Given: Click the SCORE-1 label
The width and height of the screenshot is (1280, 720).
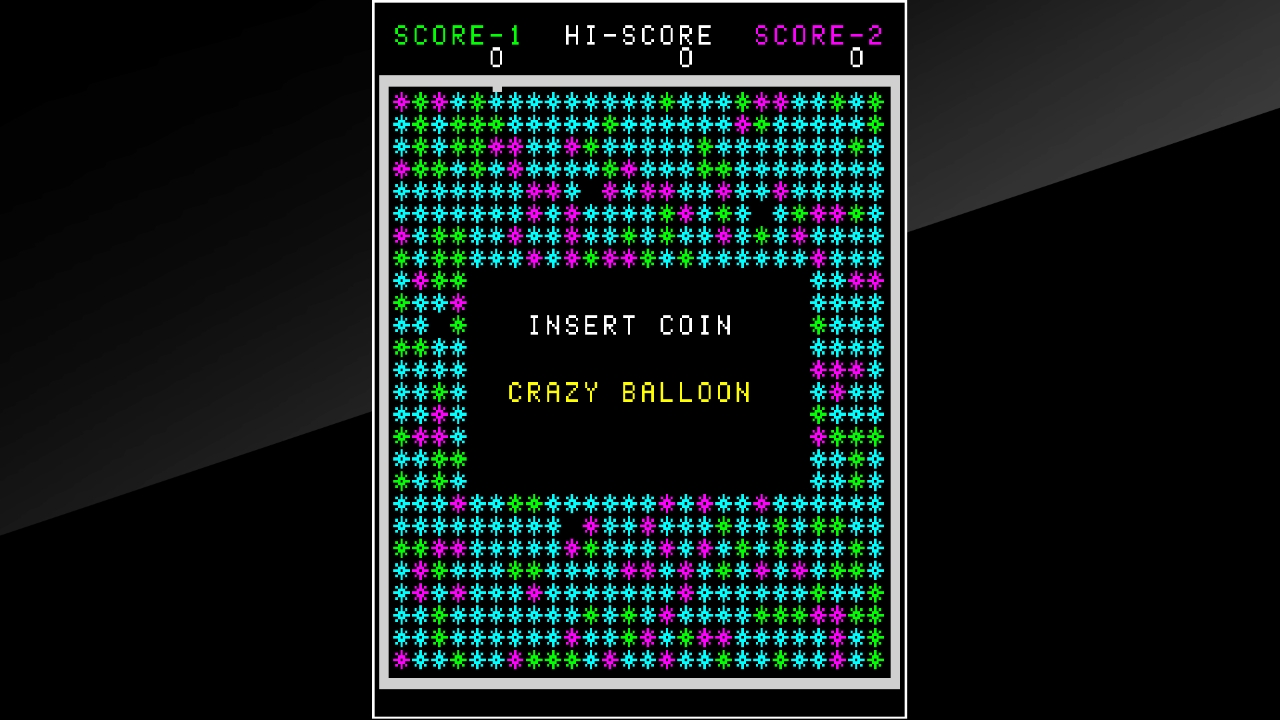Looking at the screenshot, I should tap(458, 36).
